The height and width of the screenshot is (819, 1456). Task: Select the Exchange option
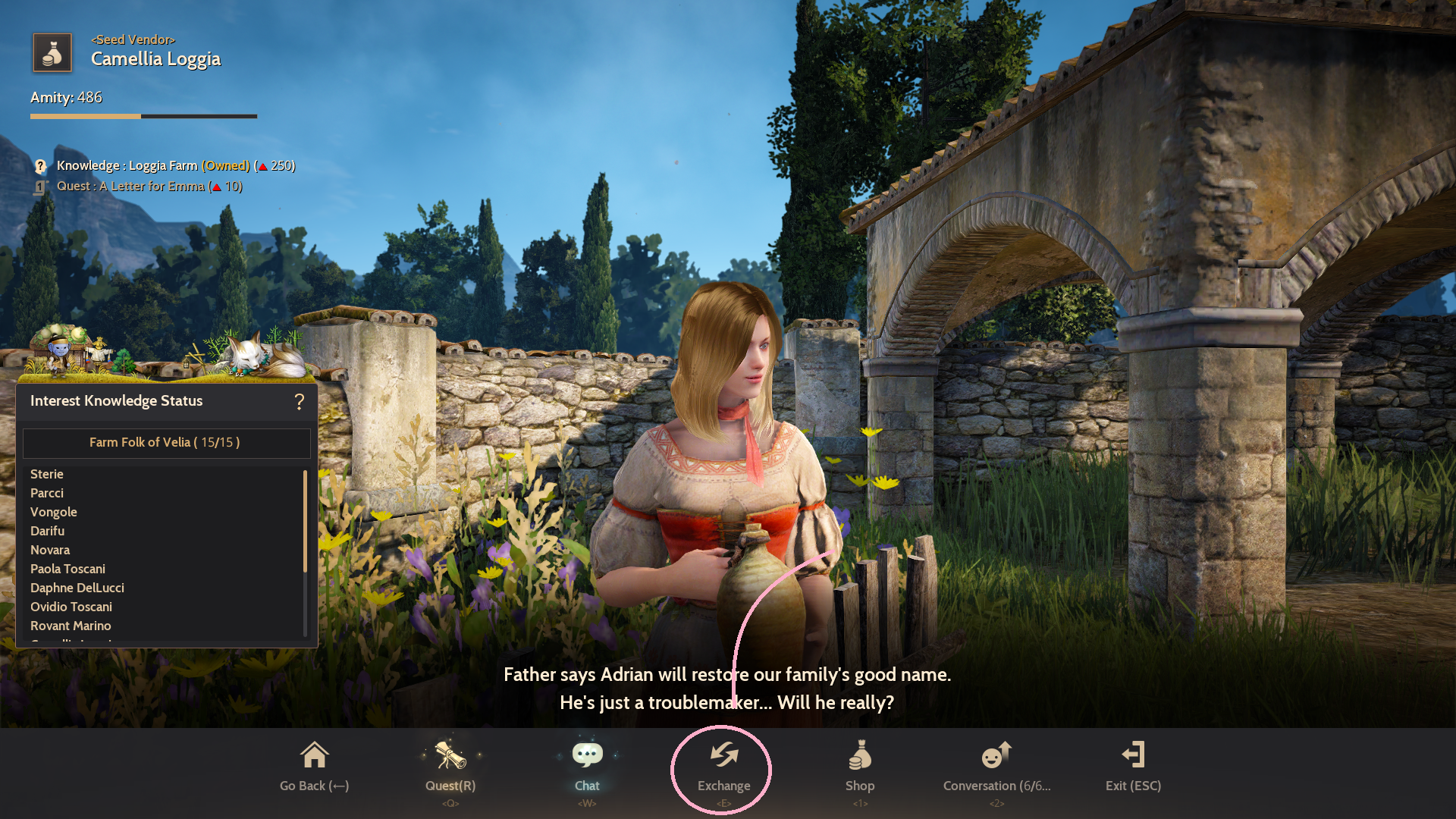tap(723, 767)
